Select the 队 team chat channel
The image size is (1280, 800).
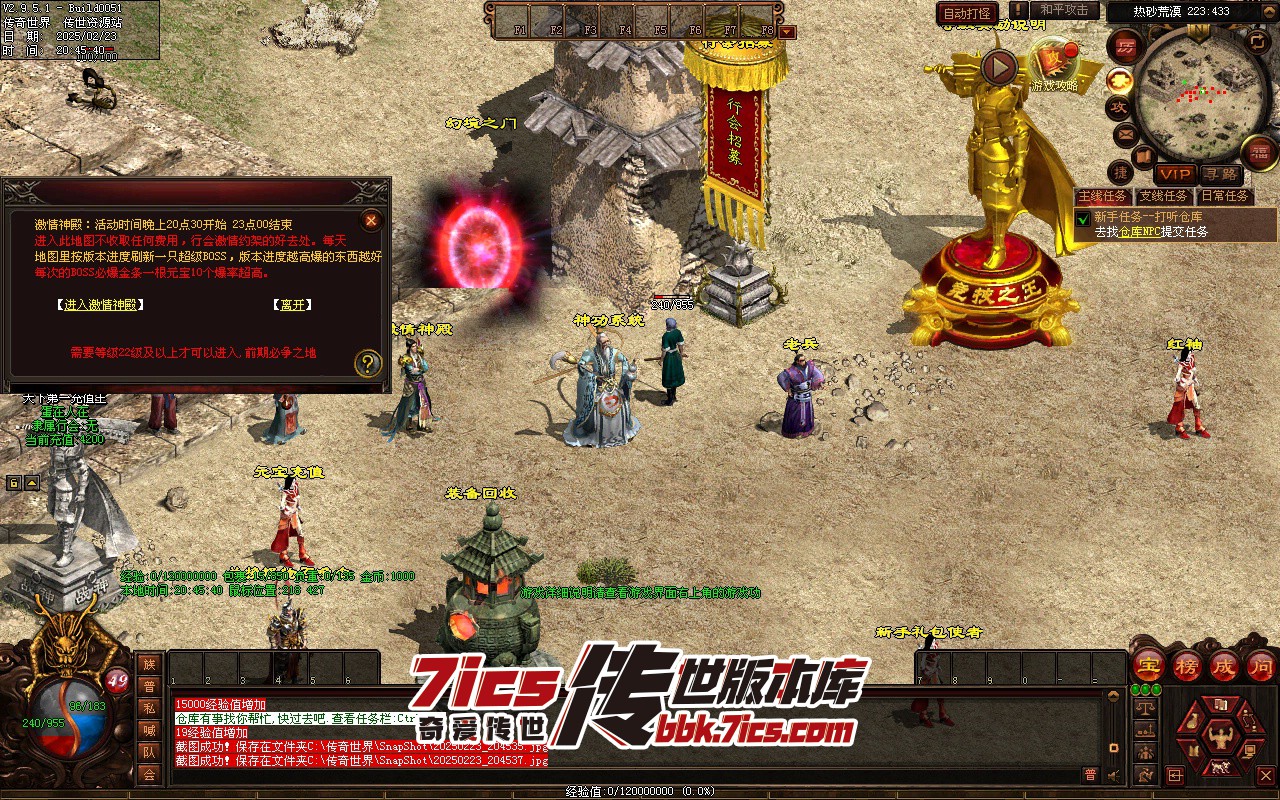[149, 752]
